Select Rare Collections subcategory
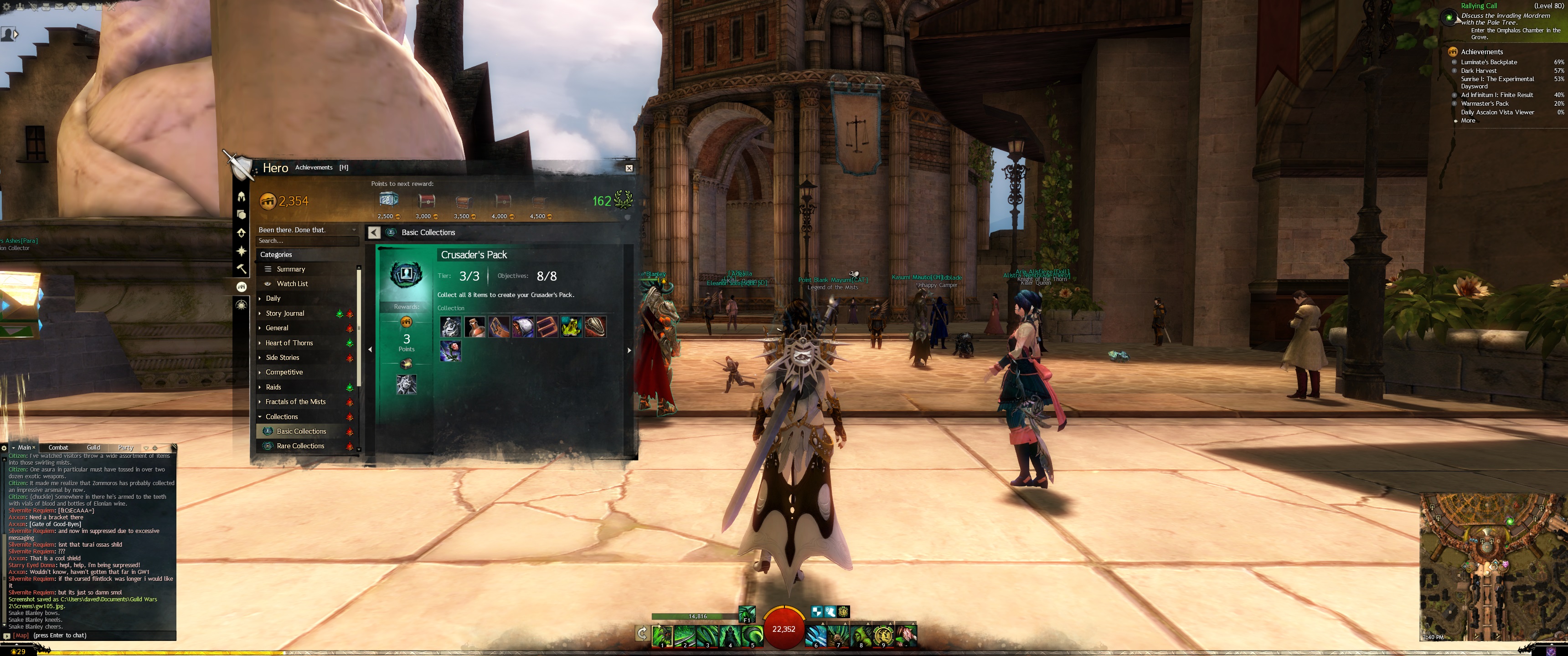This screenshot has width=1568, height=656. (300, 446)
